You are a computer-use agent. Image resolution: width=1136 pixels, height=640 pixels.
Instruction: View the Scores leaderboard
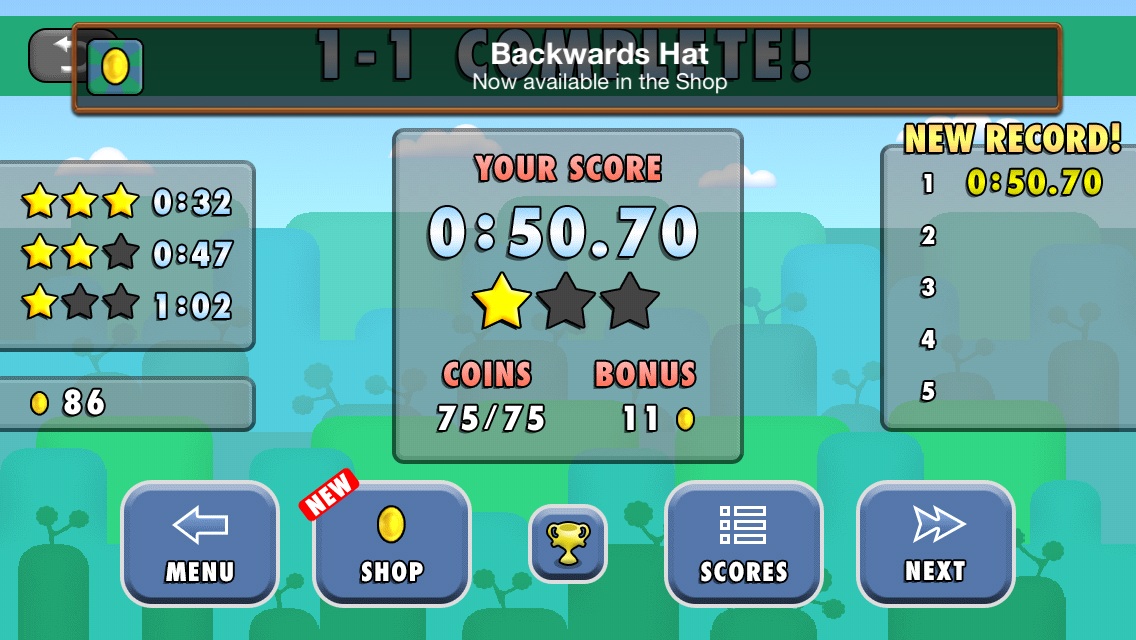(x=743, y=543)
